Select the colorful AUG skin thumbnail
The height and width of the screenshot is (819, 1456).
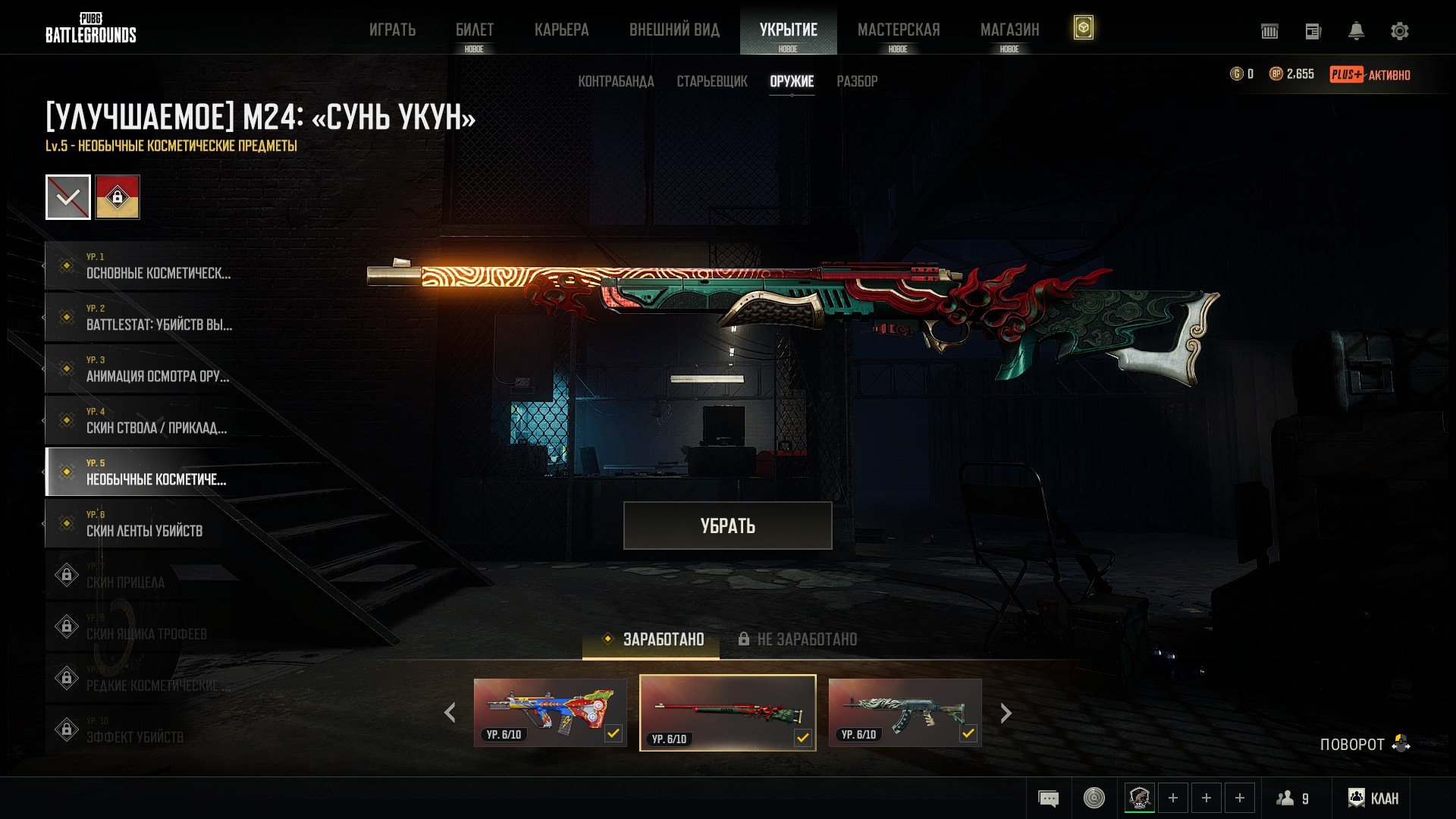click(550, 712)
